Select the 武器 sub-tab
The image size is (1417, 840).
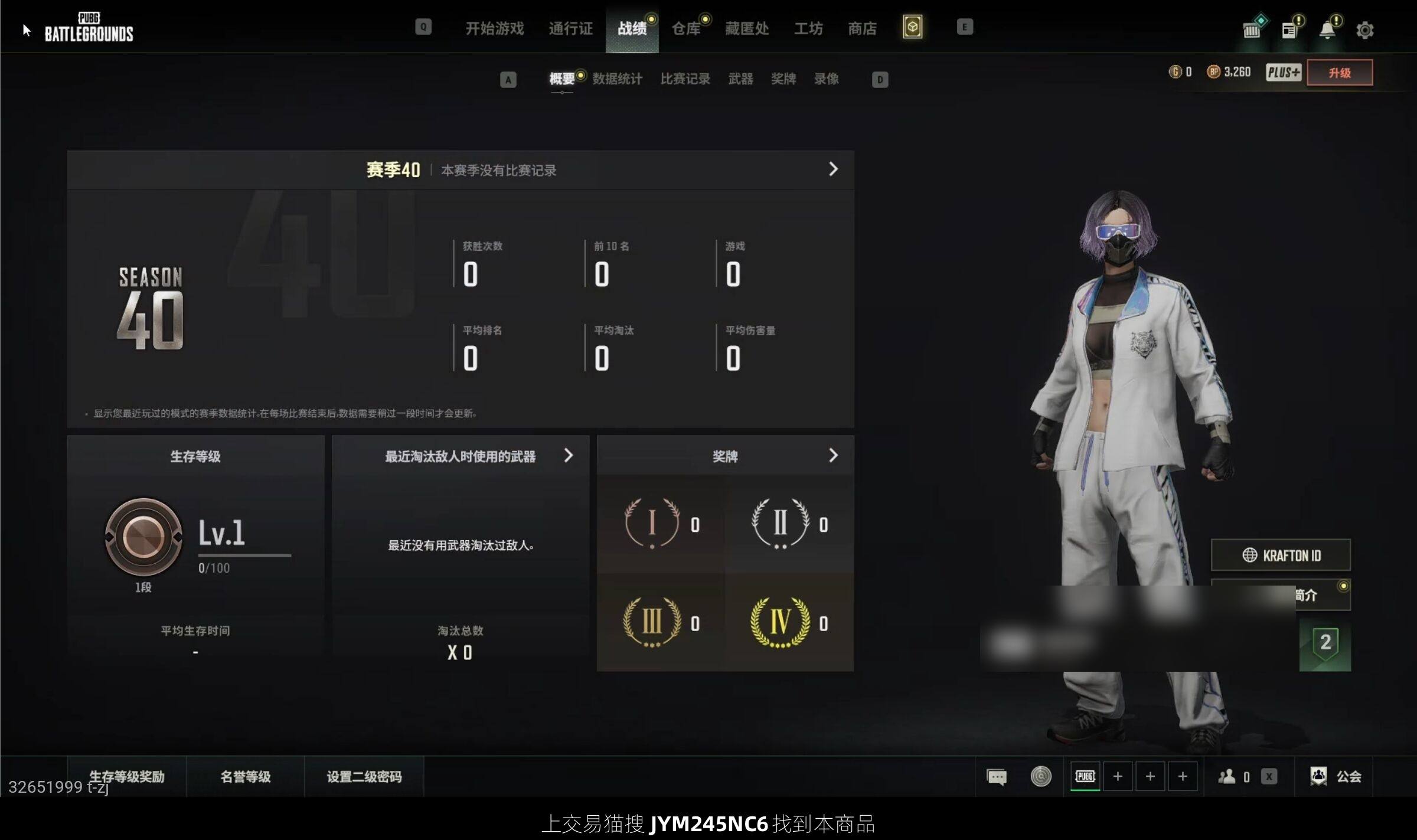click(x=740, y=79)
